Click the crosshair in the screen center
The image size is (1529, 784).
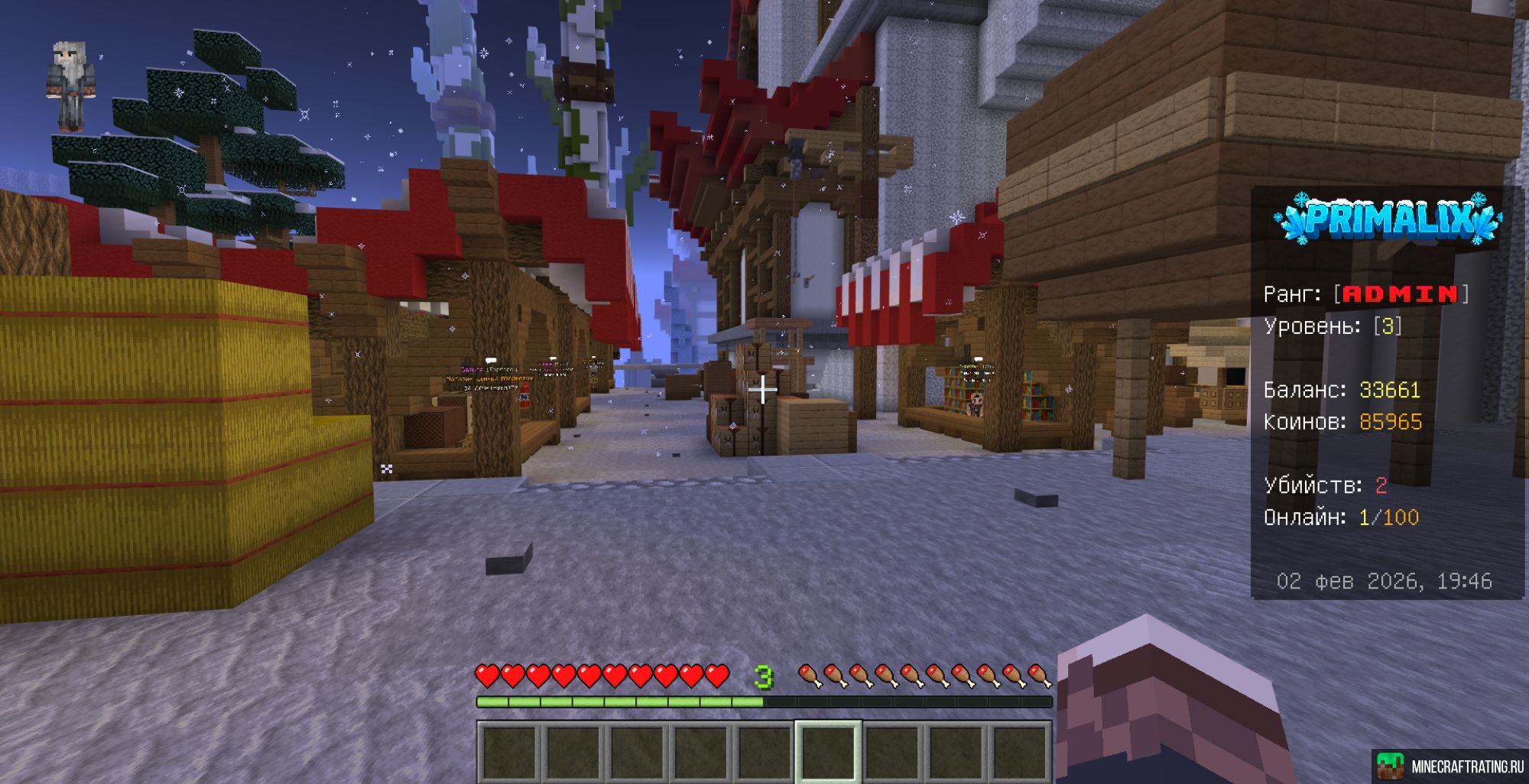pyautogui.click(x=762, y=390)
